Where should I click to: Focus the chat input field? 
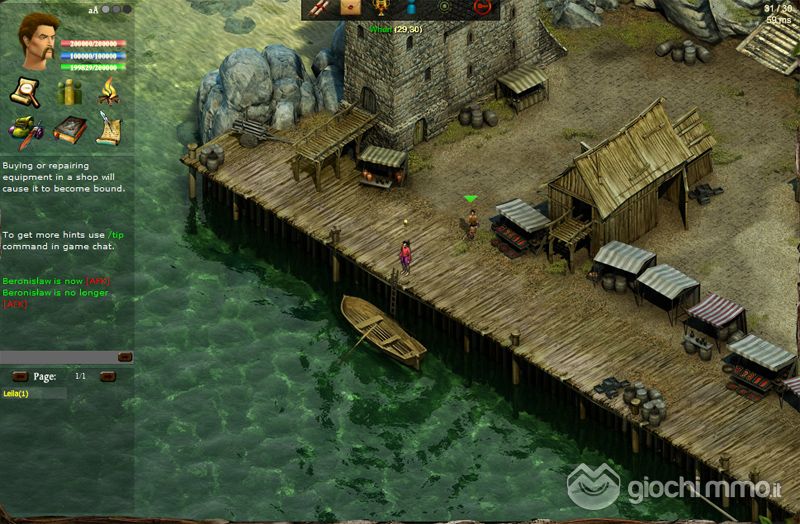(x=58, y=357)
